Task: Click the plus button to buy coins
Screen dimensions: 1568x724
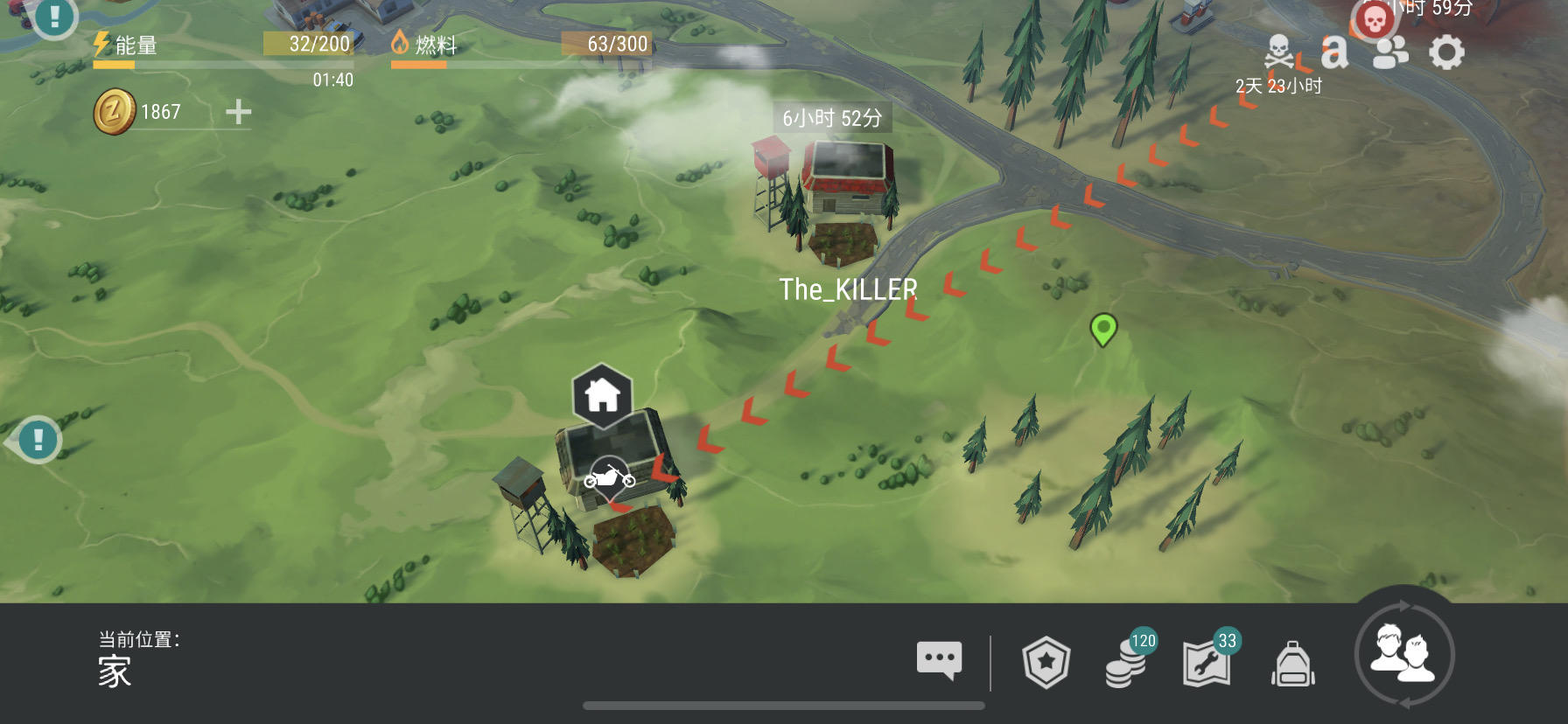Action: [x=236, y=111]
